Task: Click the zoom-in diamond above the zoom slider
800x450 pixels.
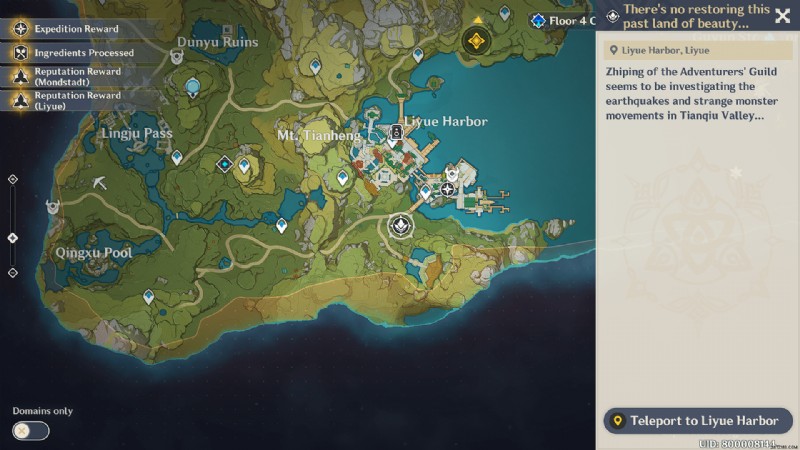Action: click(x=12, y=179)
